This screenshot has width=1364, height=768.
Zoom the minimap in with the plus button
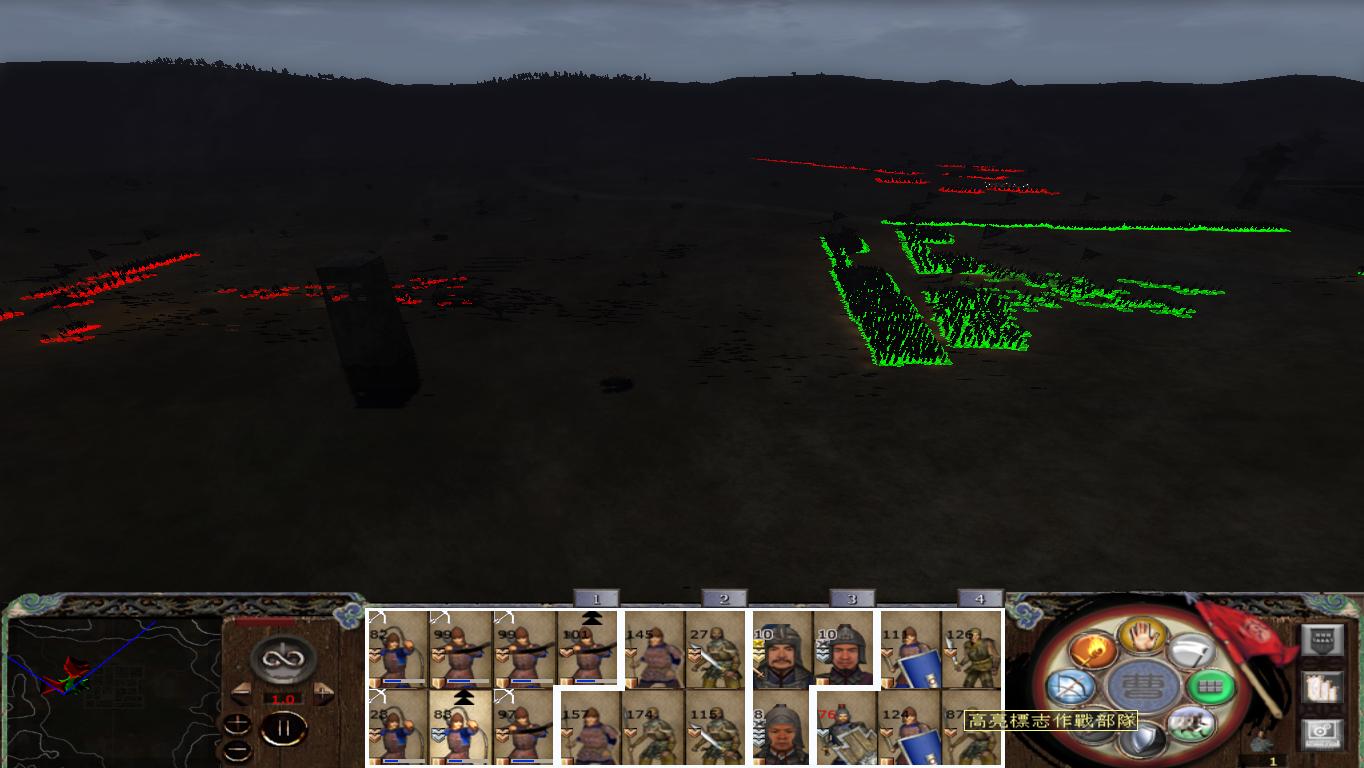coord(237,724)
